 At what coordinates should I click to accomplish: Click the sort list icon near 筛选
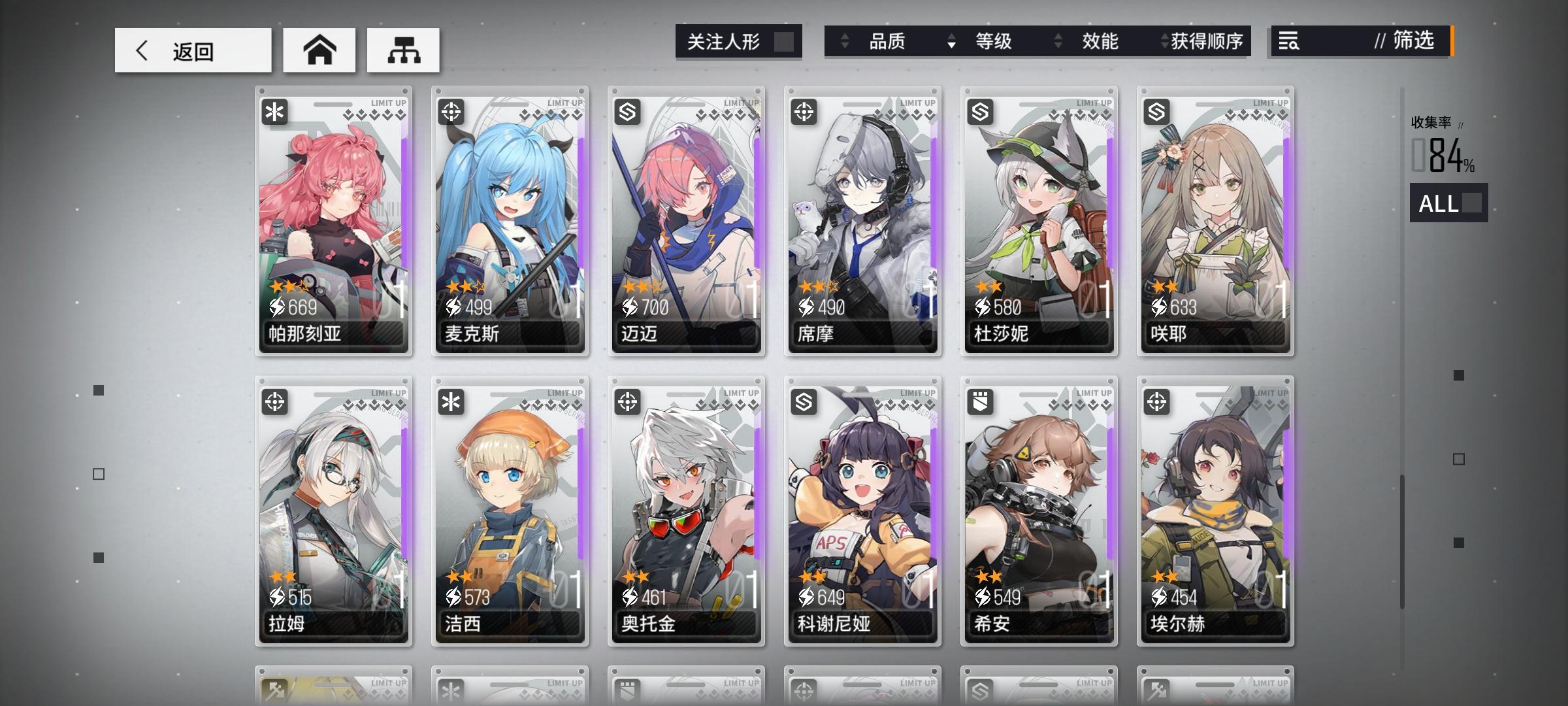click(x=1288, y=42)
